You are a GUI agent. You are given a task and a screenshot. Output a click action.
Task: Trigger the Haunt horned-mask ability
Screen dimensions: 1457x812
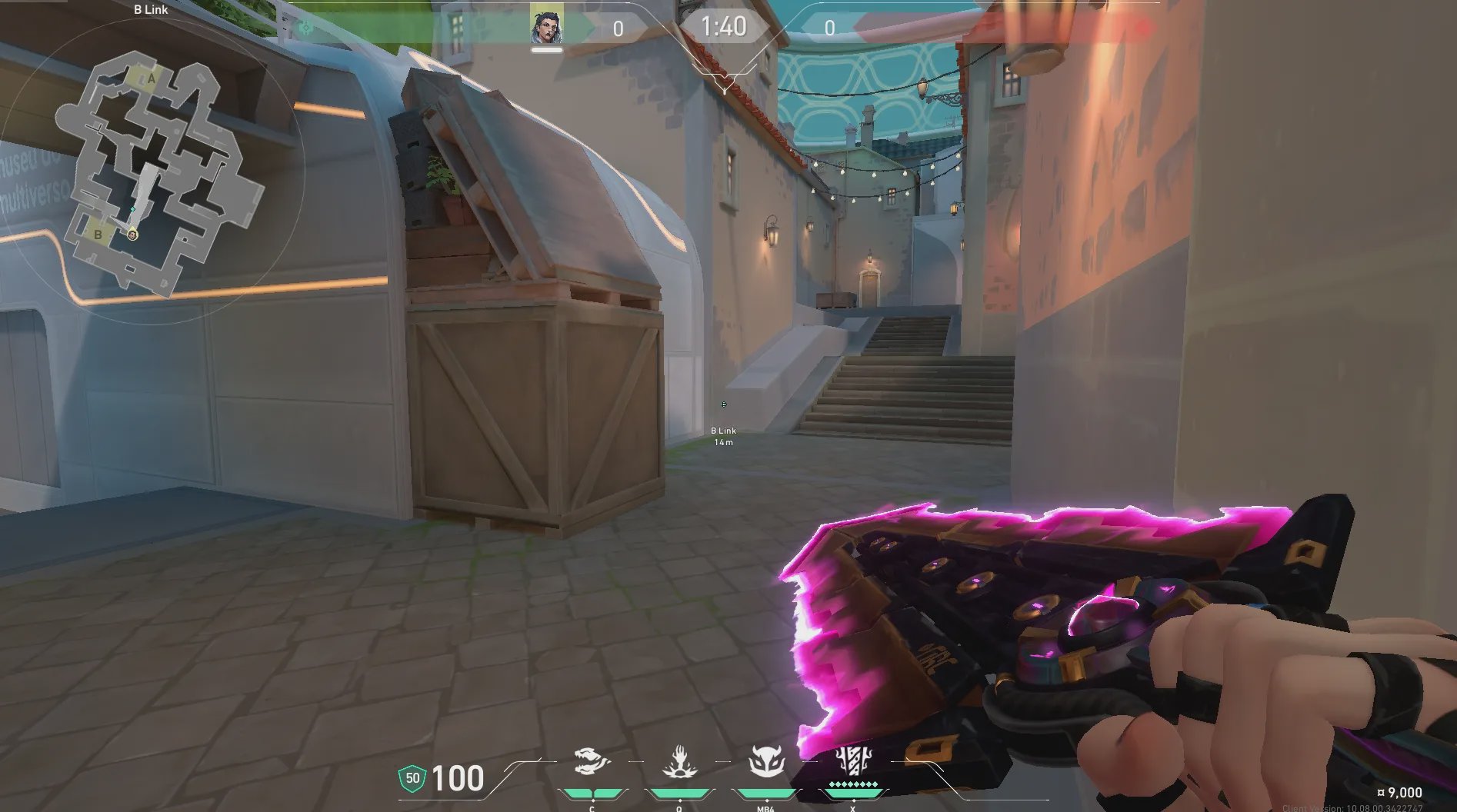pos(766,763)
